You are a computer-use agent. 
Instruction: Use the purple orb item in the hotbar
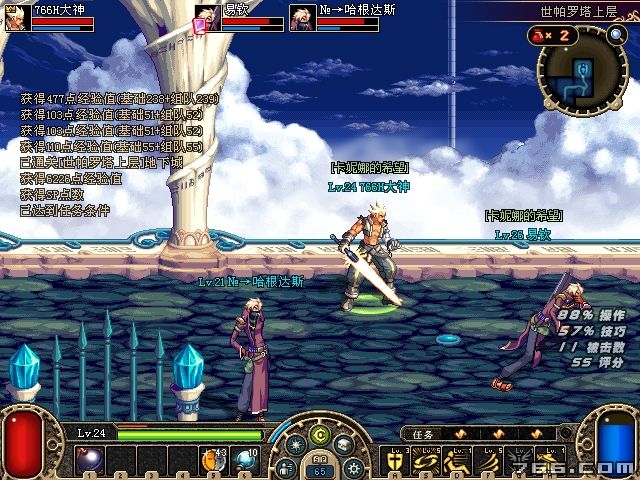(88, 460)
